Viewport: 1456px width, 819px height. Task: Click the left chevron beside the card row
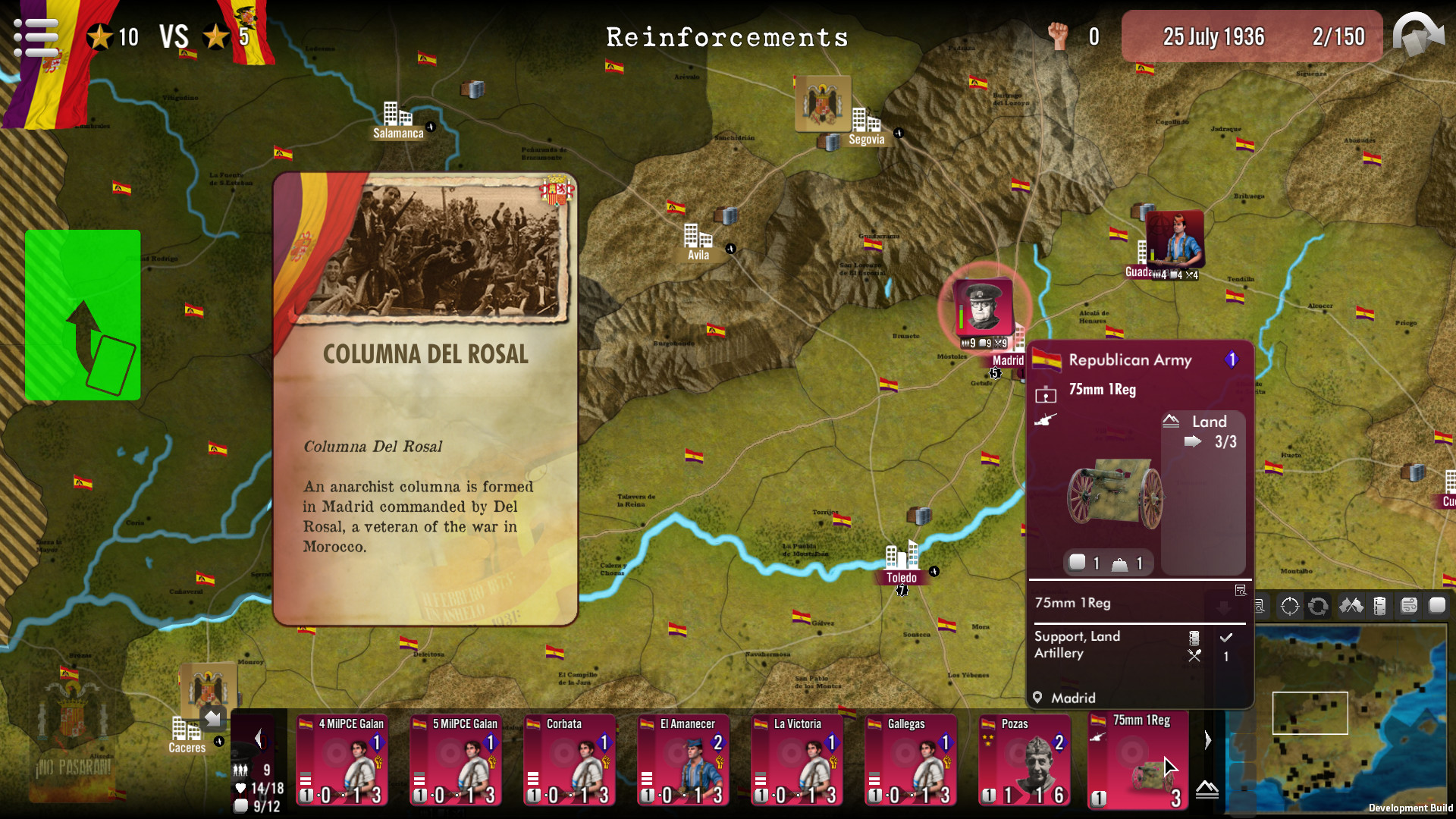tap(259, 739)
